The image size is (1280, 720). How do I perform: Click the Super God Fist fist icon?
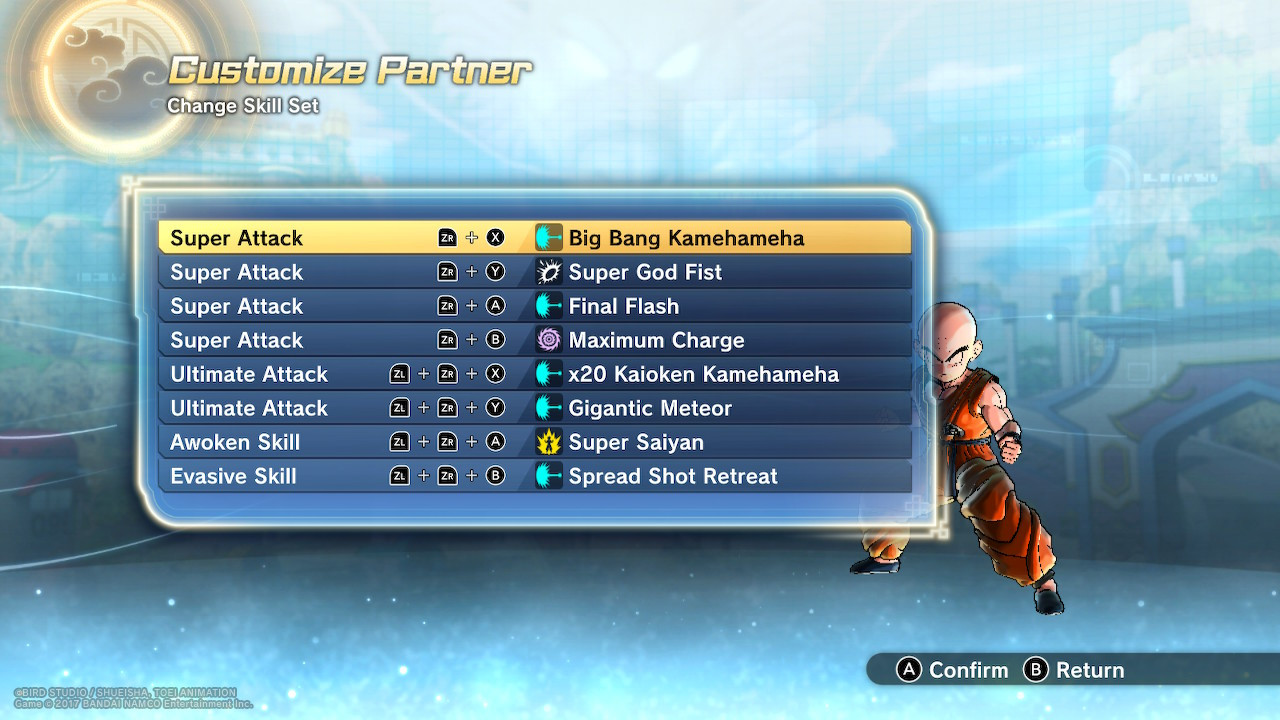548,271
